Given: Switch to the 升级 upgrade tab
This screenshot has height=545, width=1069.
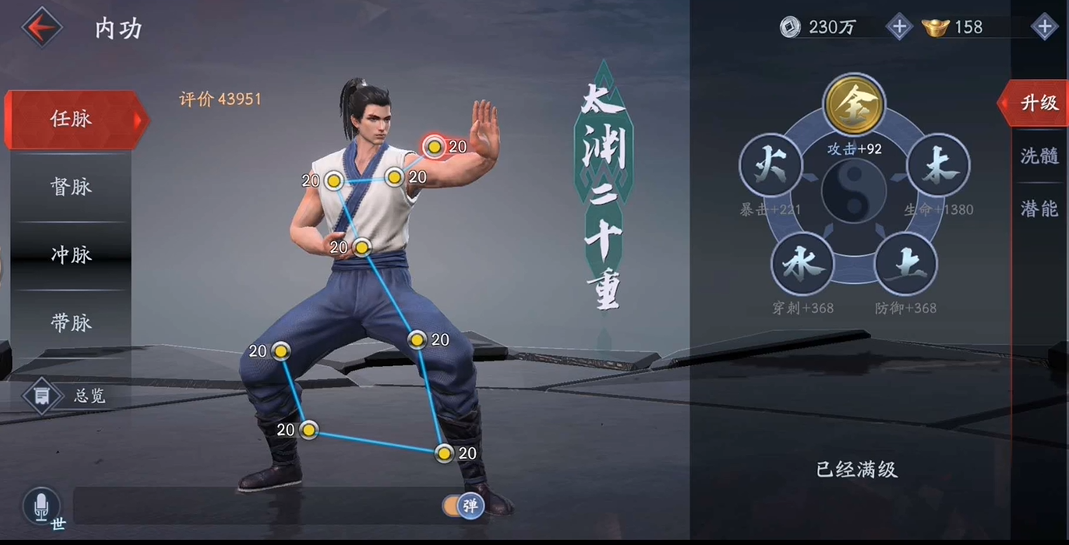Looking at the screenshot, I should click(x=1038, y=103).
